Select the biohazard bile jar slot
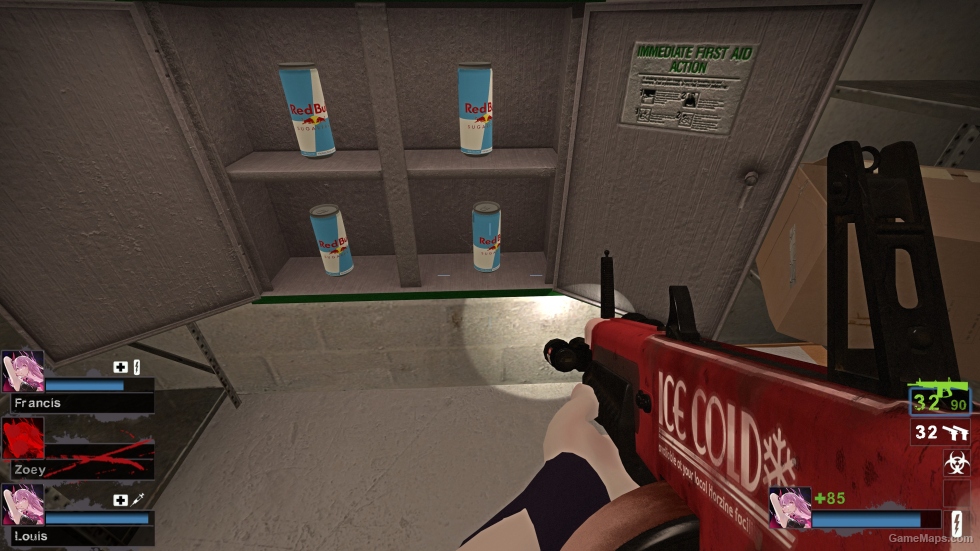 955,463
